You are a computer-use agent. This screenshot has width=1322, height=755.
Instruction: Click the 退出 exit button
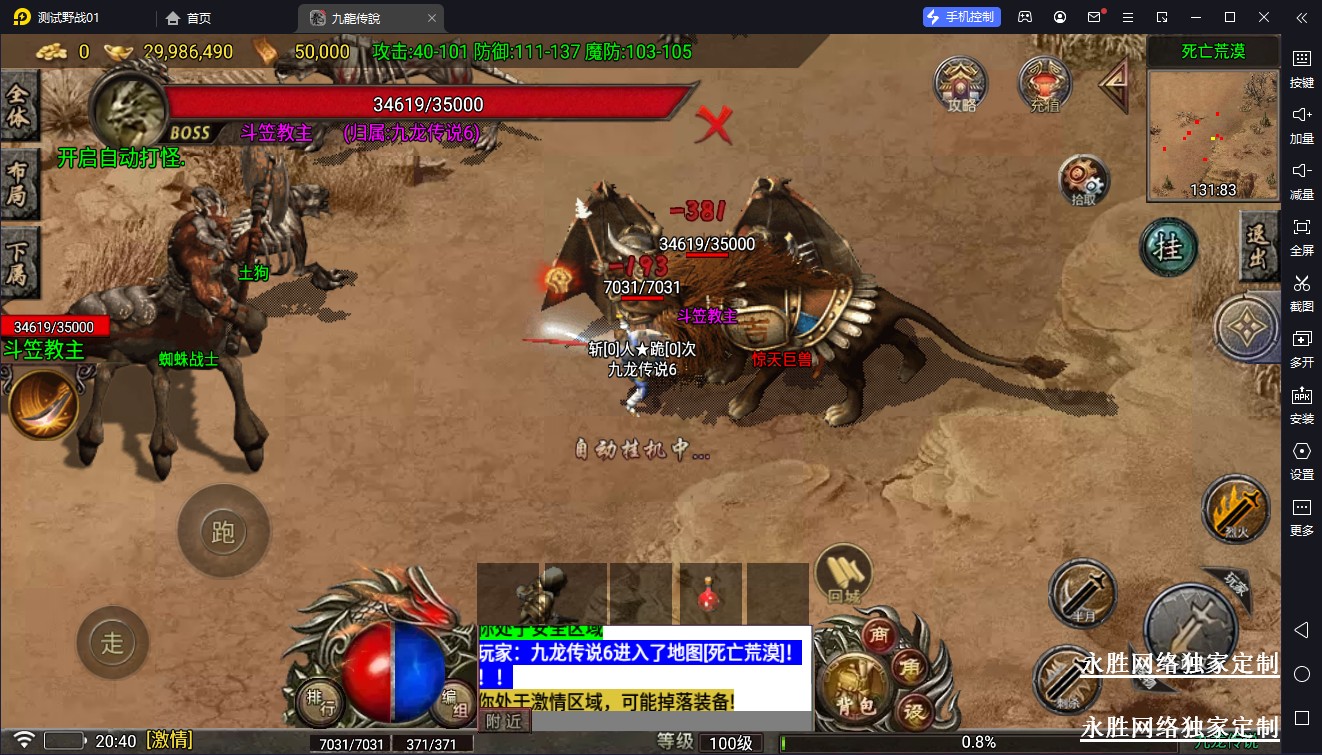tap(1258, 246)
